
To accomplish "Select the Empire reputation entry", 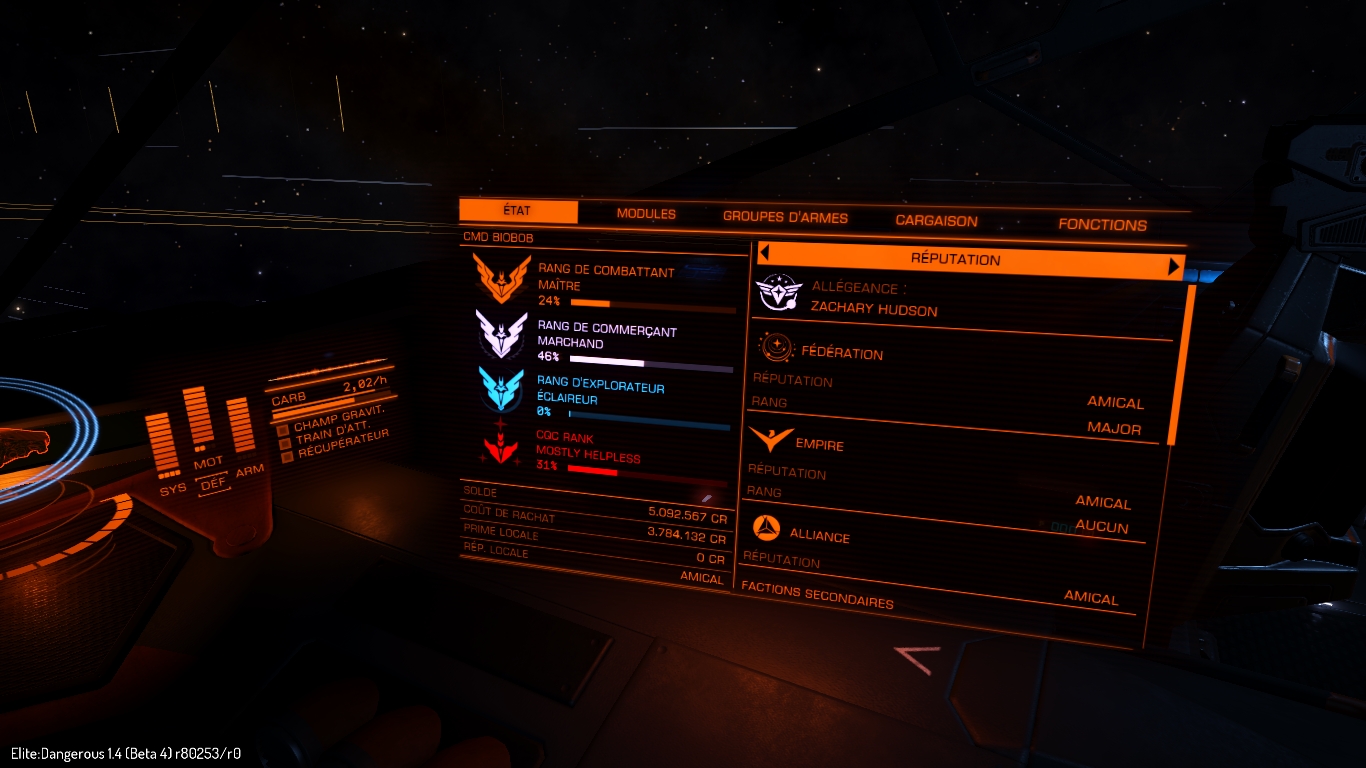I will tap(819, 445).
